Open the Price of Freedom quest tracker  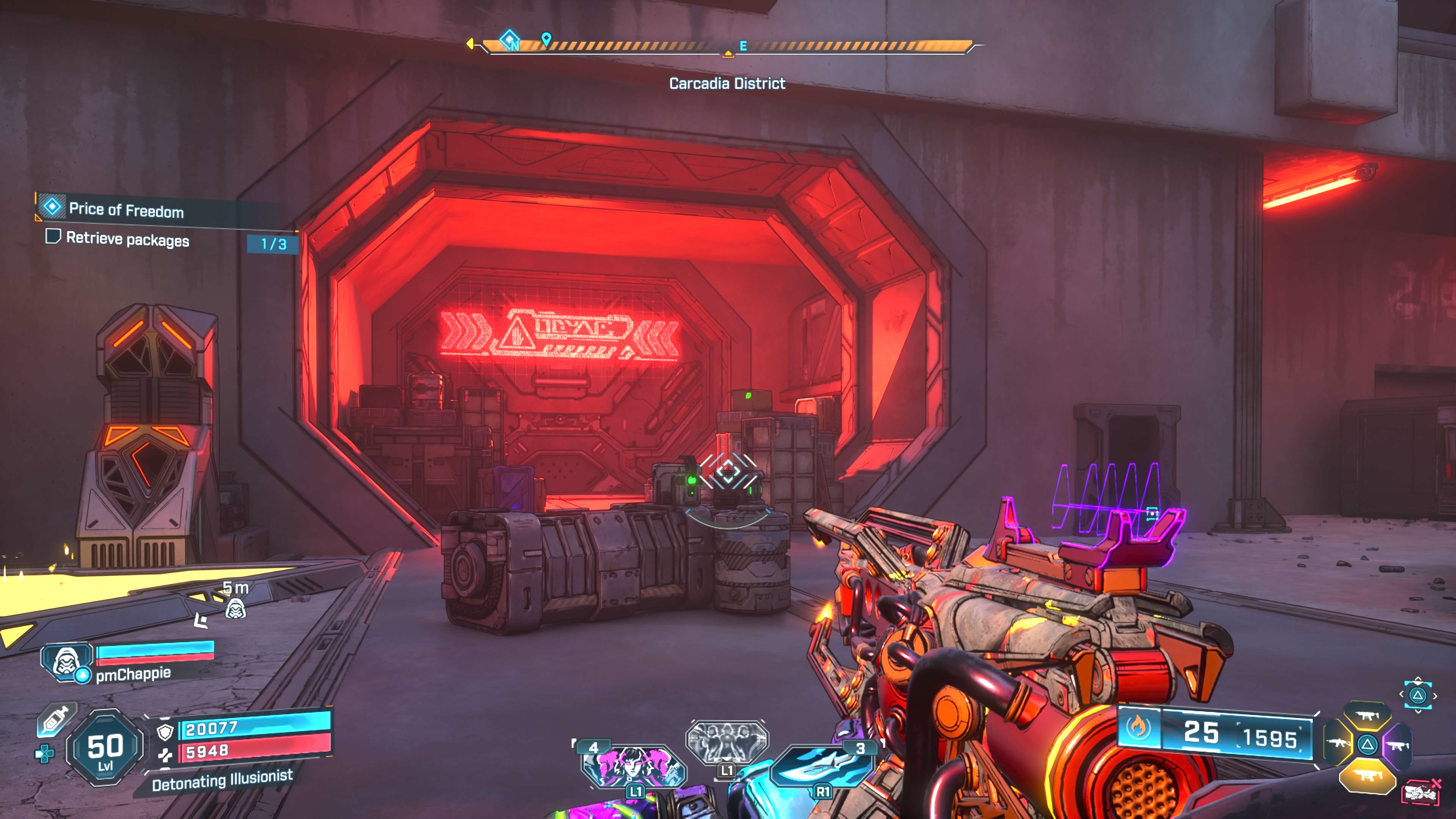[126, 210]
